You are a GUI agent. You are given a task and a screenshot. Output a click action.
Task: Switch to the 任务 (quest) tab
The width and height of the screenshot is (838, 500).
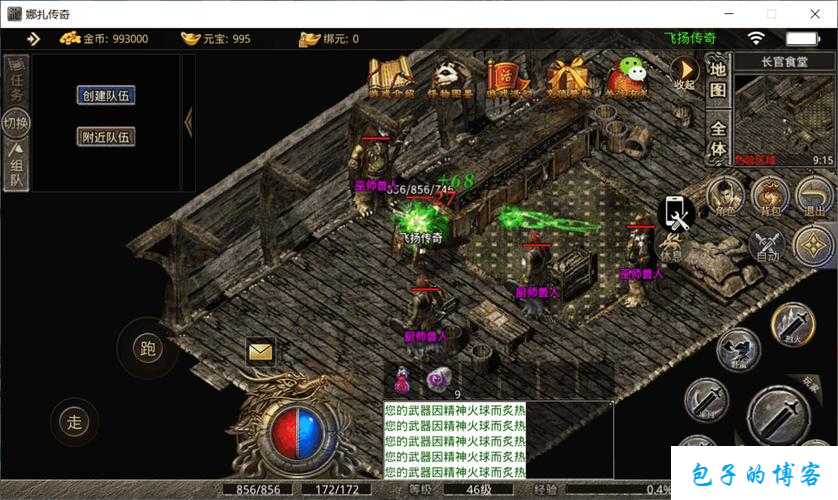16,80
